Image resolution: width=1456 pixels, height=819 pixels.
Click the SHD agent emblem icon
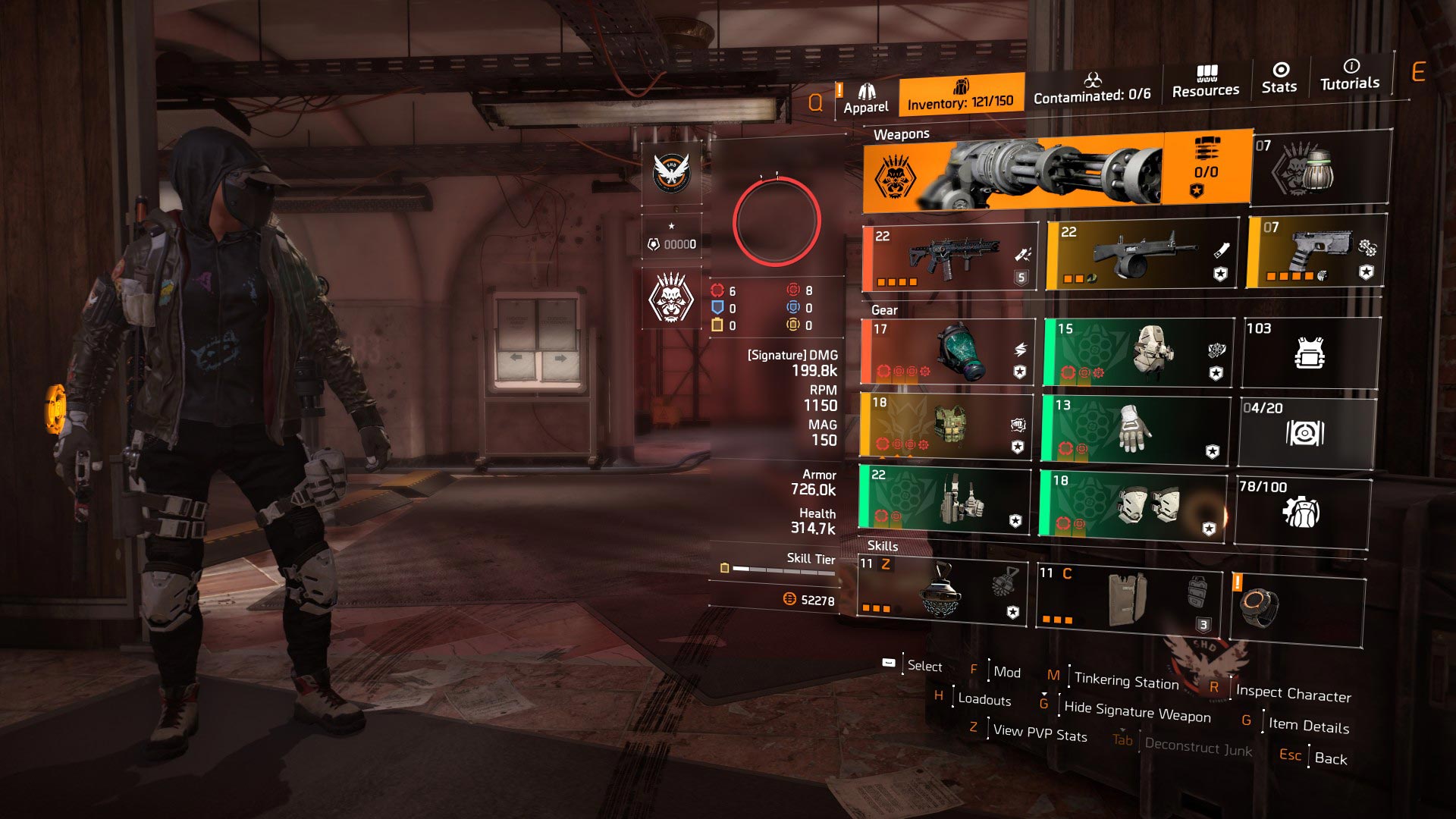coord(671,174)
